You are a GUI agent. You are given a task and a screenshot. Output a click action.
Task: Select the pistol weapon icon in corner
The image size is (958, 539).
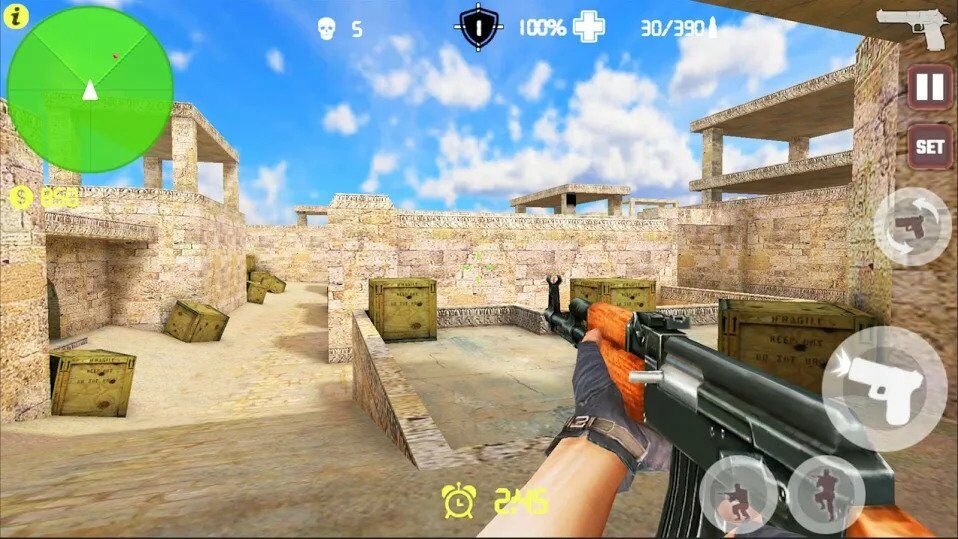click(x=913, y=26)
